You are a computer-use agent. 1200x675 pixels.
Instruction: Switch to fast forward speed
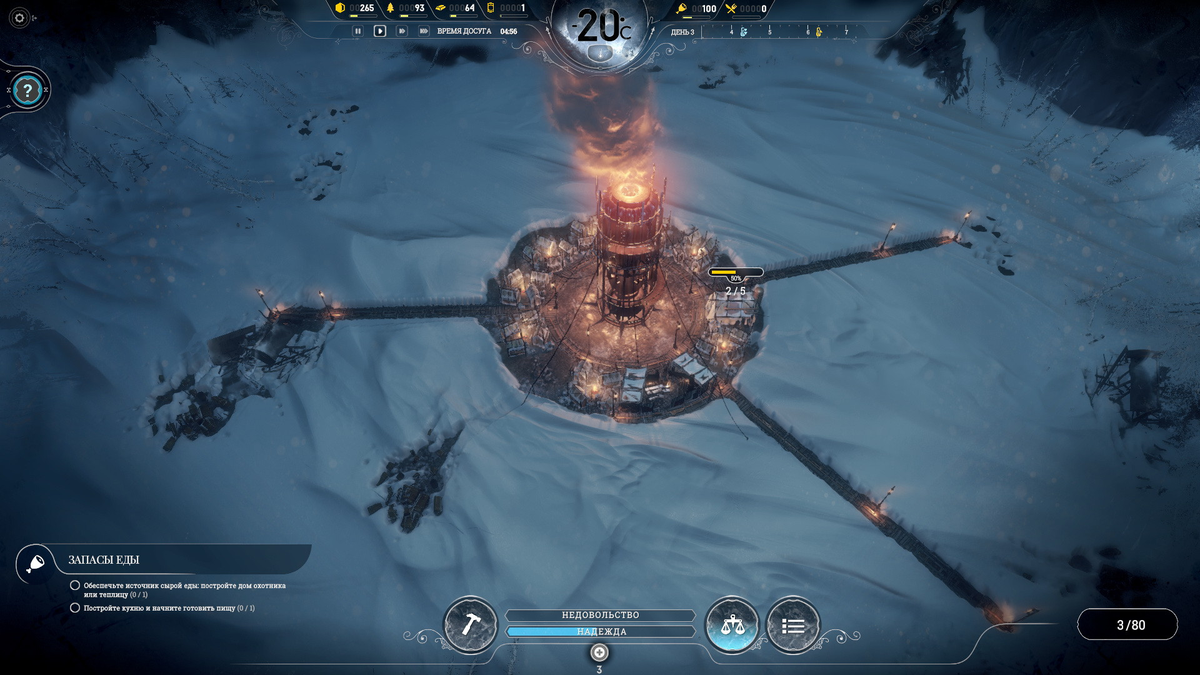(402, 31)
